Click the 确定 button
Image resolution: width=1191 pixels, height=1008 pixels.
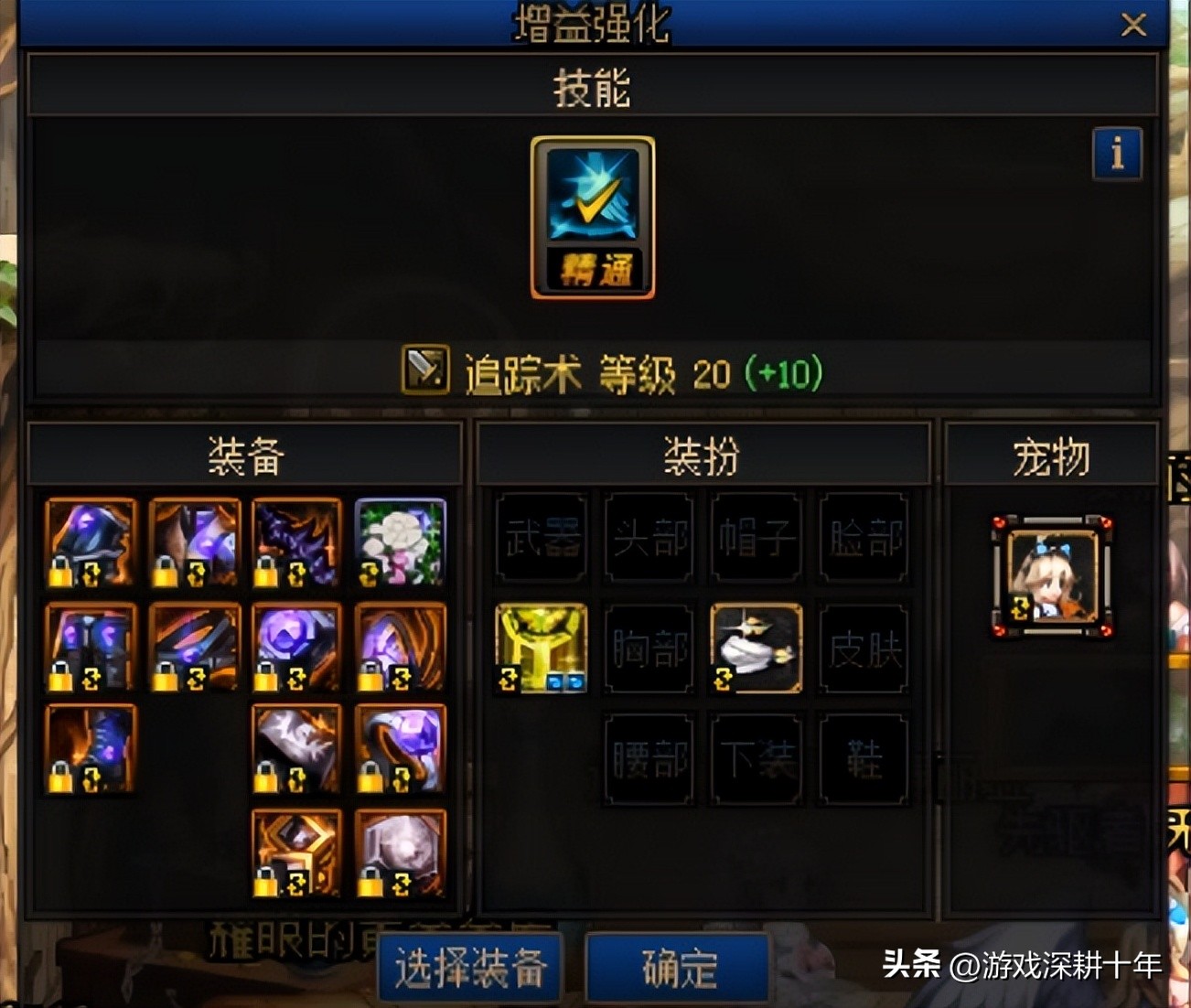coord(677,966)
